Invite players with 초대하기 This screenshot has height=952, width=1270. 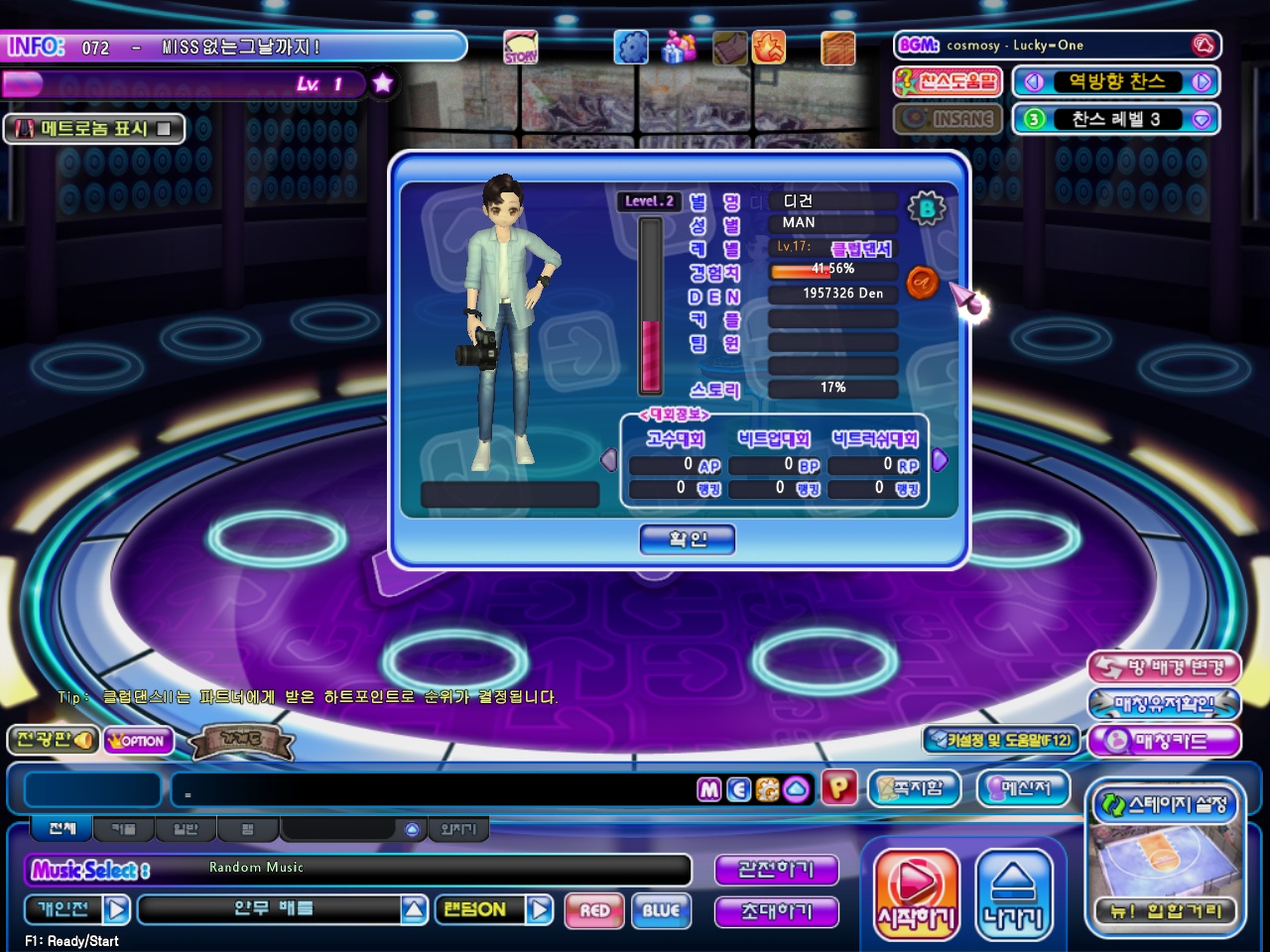click(776, 911)
